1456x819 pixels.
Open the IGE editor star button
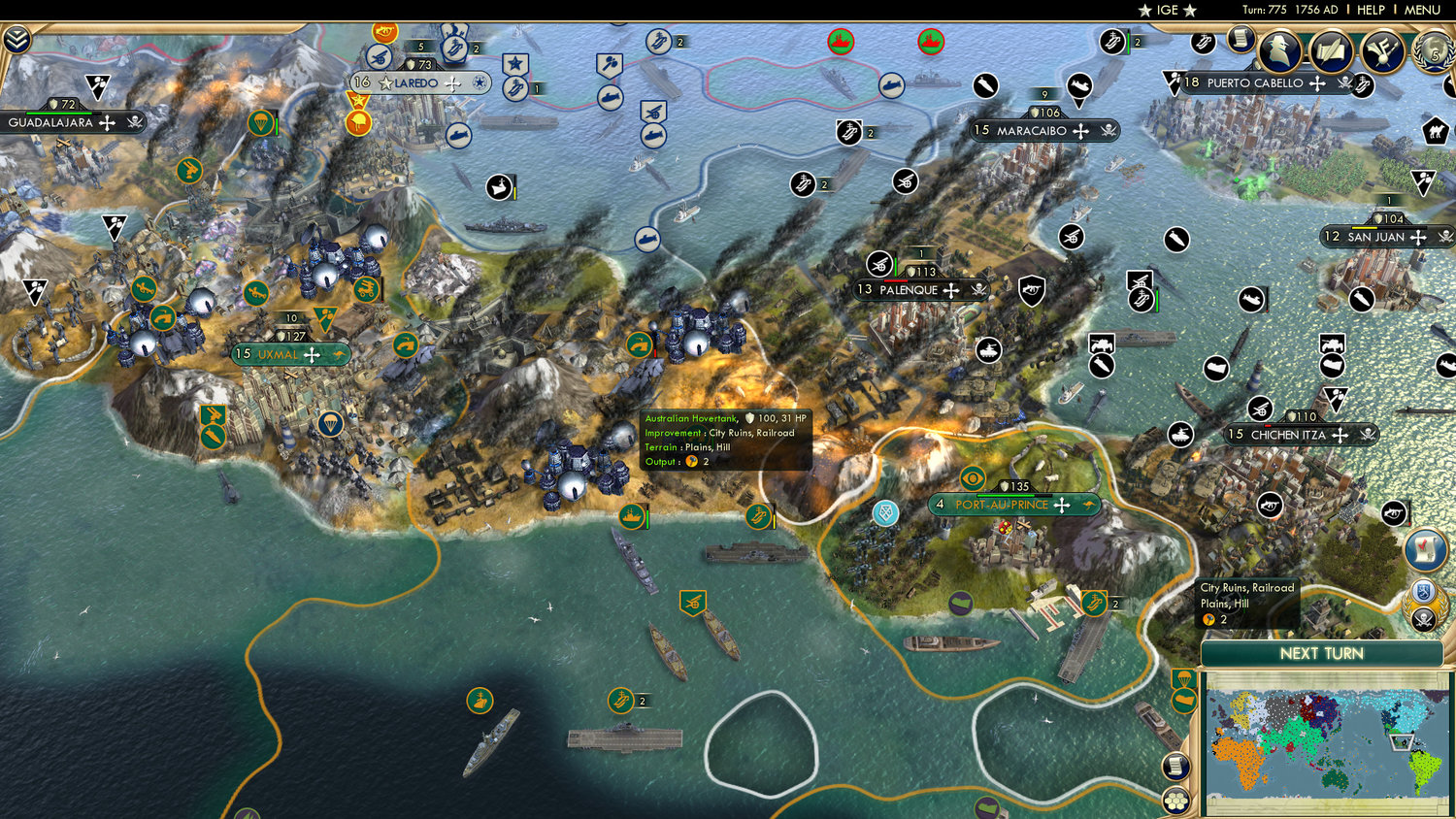click(1165, 10)
